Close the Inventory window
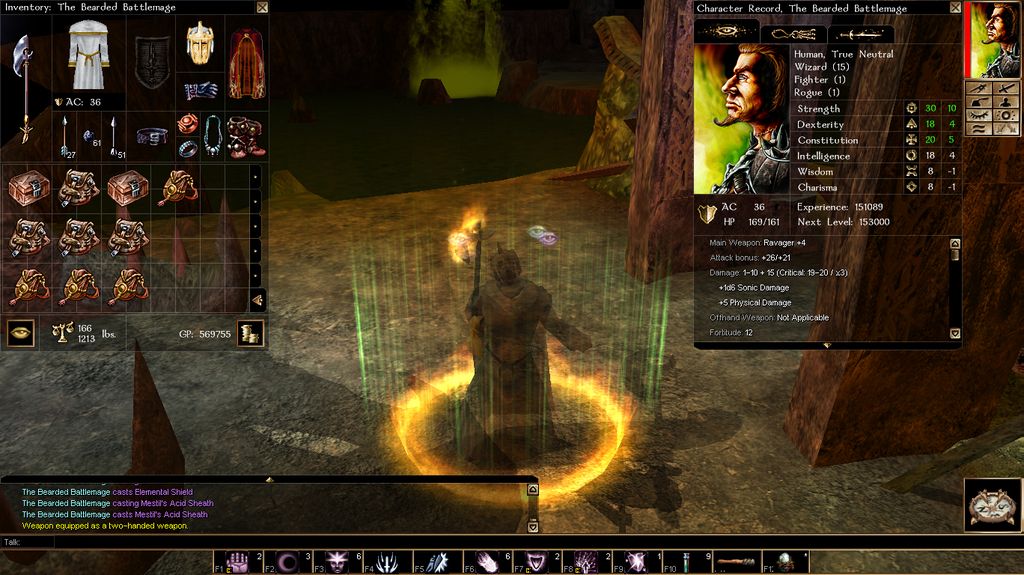The height and width of the screenshot is (575, 1024). 262,8
